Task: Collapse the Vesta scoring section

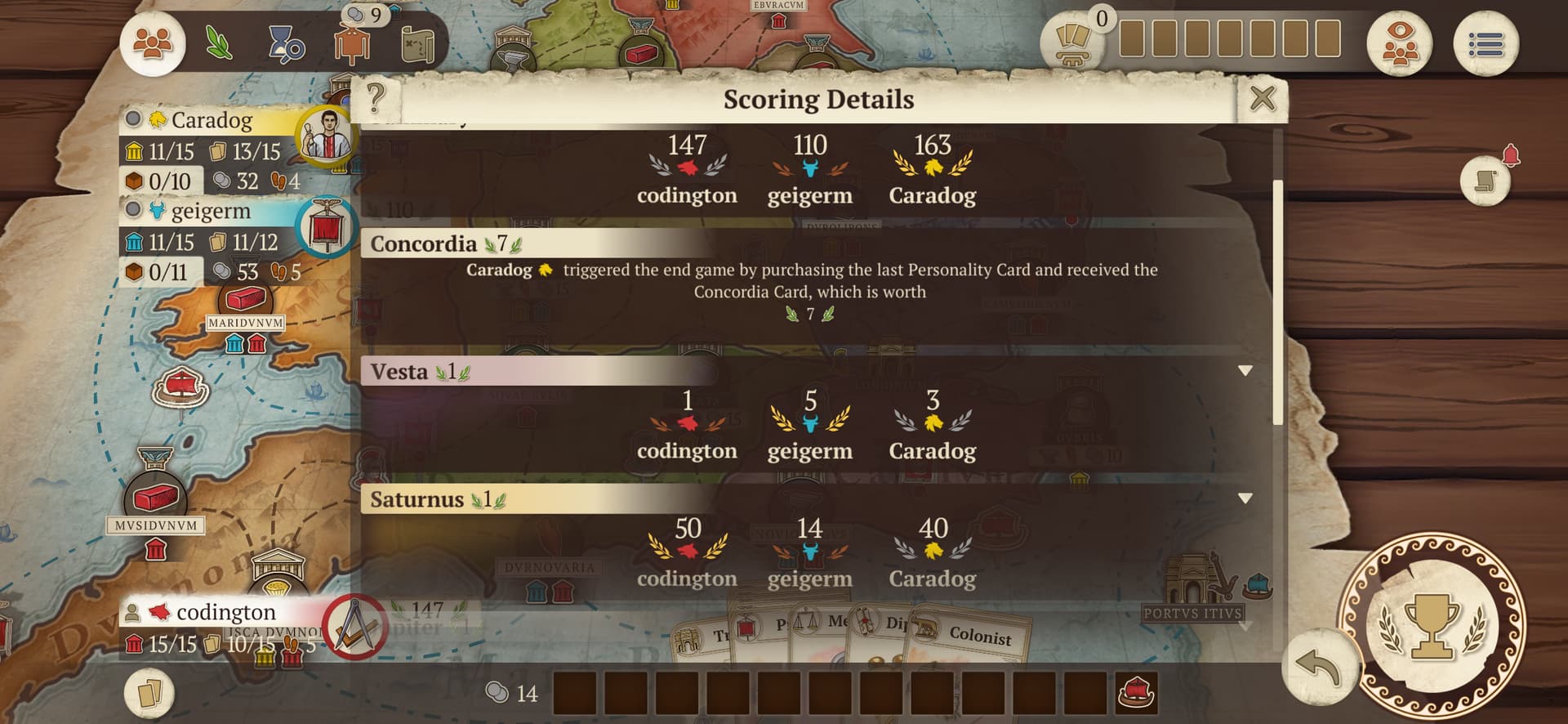Action: click(x=1245, y=371)
